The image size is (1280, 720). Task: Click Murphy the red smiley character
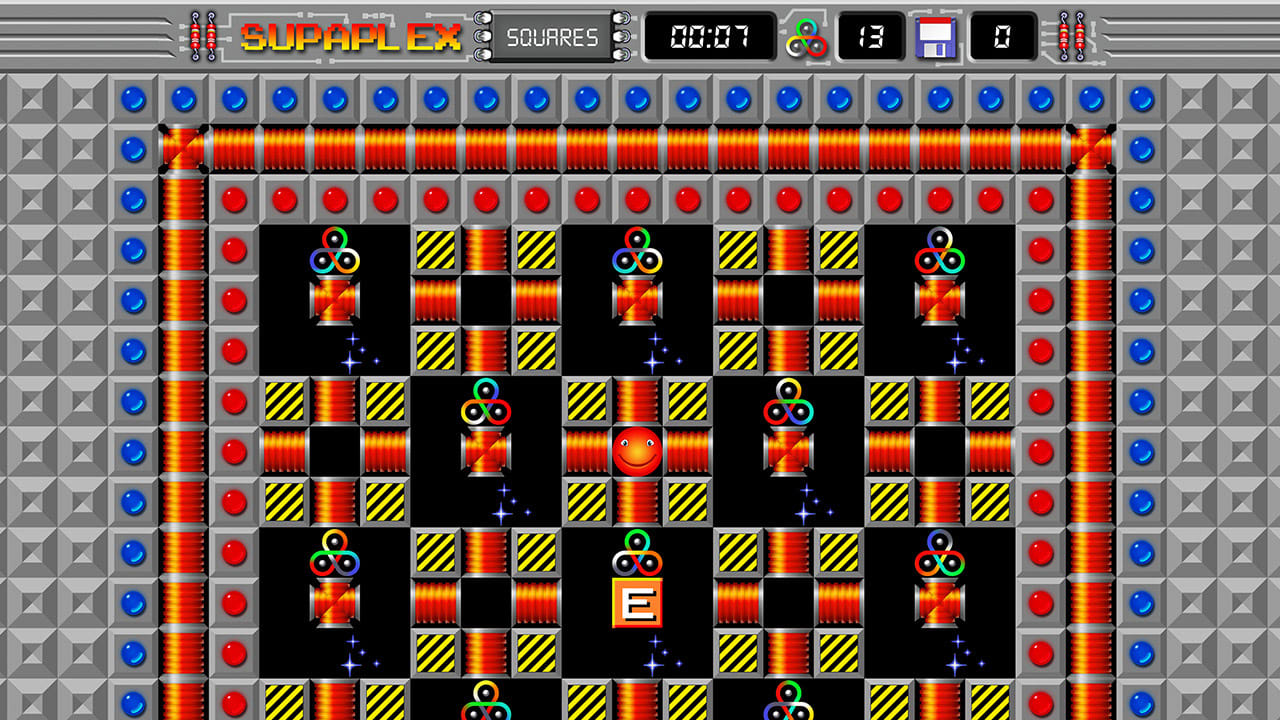click(x=640, y=450)
